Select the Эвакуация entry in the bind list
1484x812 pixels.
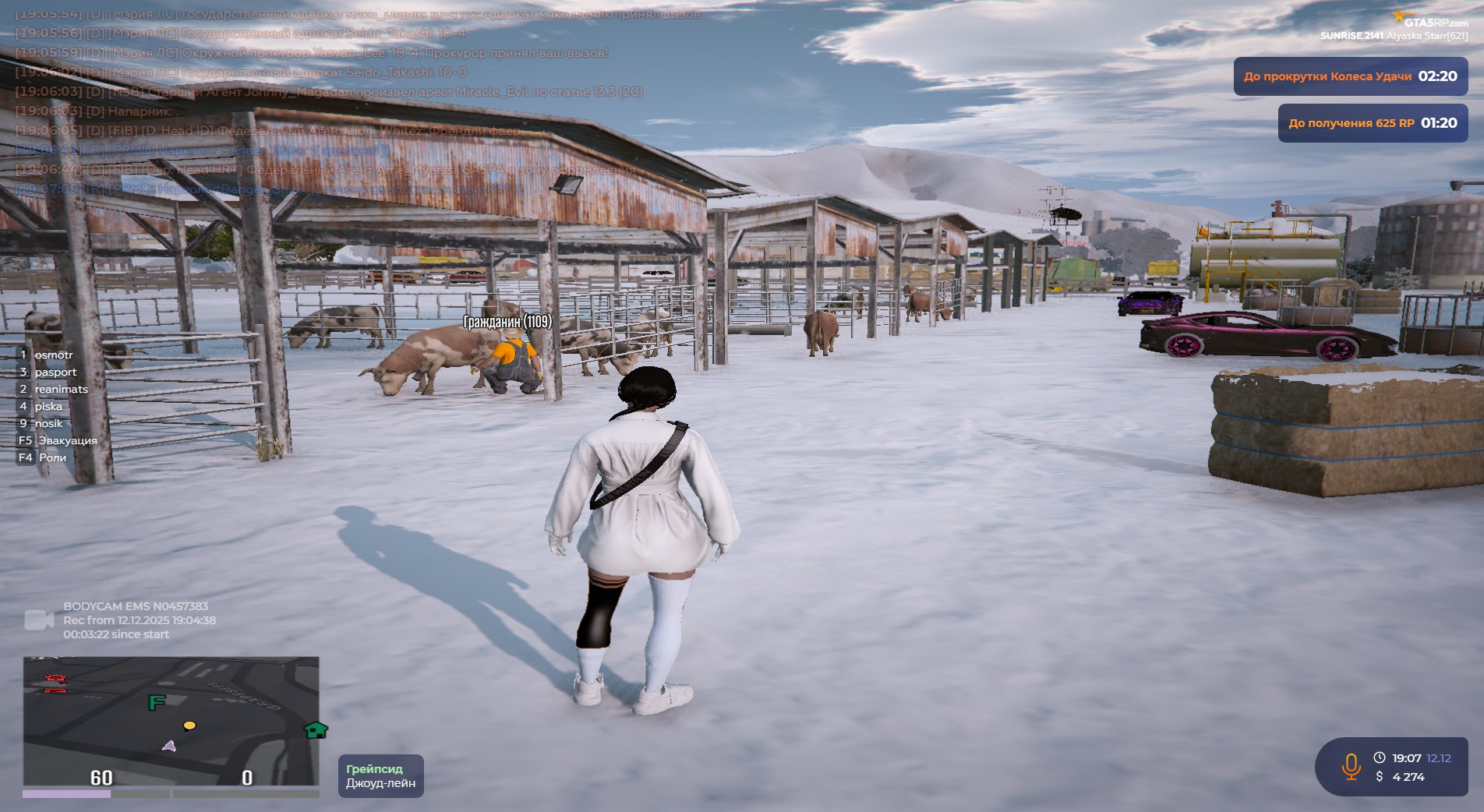coord(67,440)
